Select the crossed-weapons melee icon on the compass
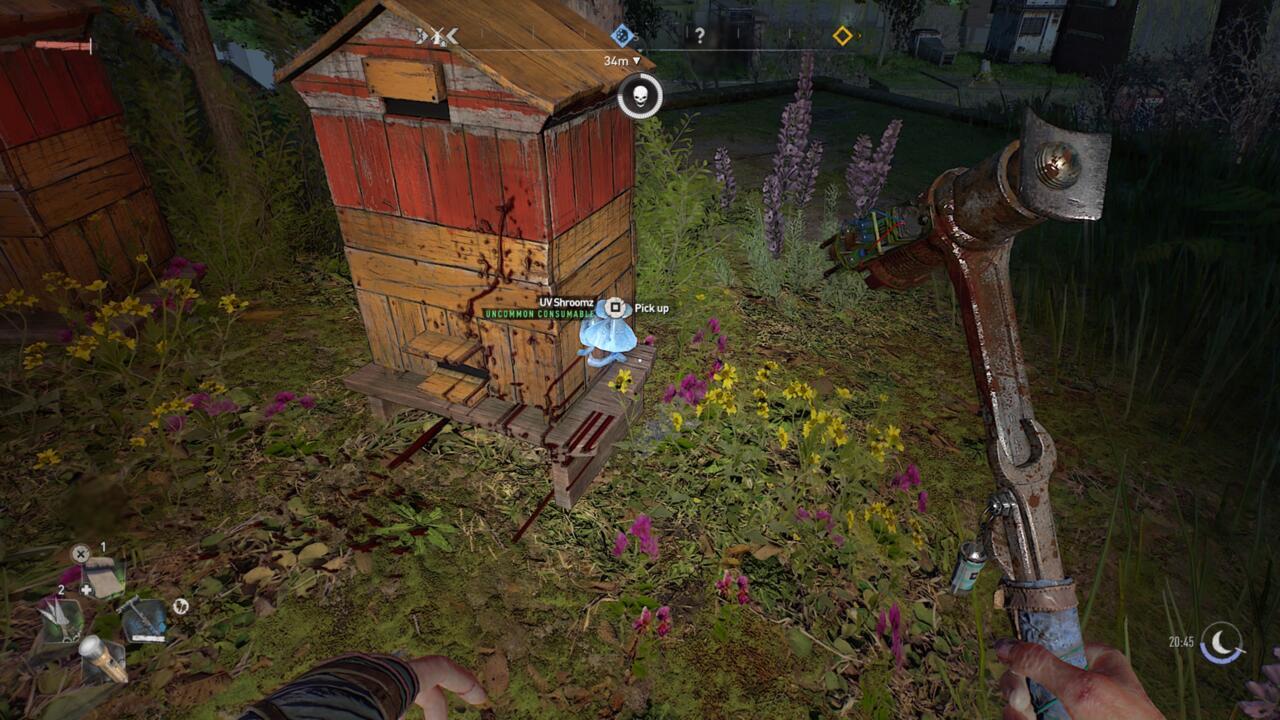The image size is (1280, 720). pyautogui.click(x=438, y=34)
